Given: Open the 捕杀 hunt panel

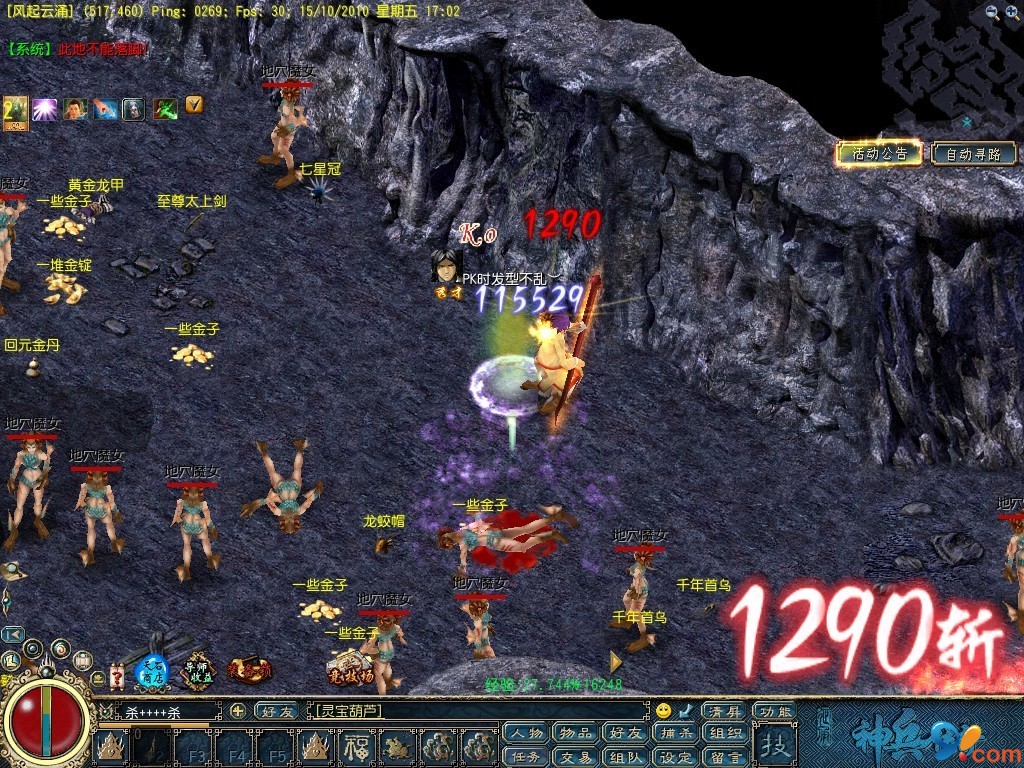Looking at the screenshot, I should tap(676, 733).
